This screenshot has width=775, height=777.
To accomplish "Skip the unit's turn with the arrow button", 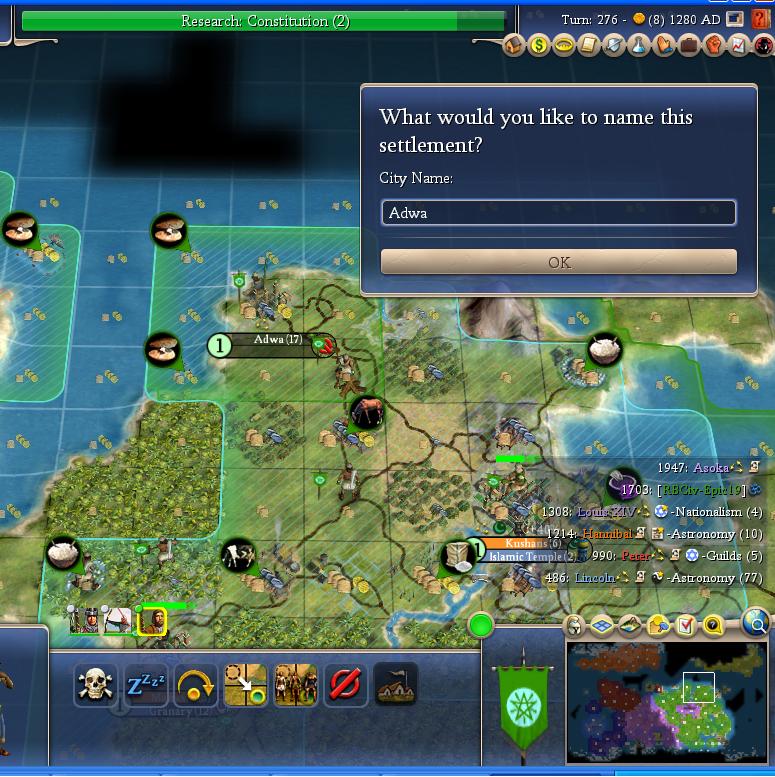I will [x=196, y=686].
